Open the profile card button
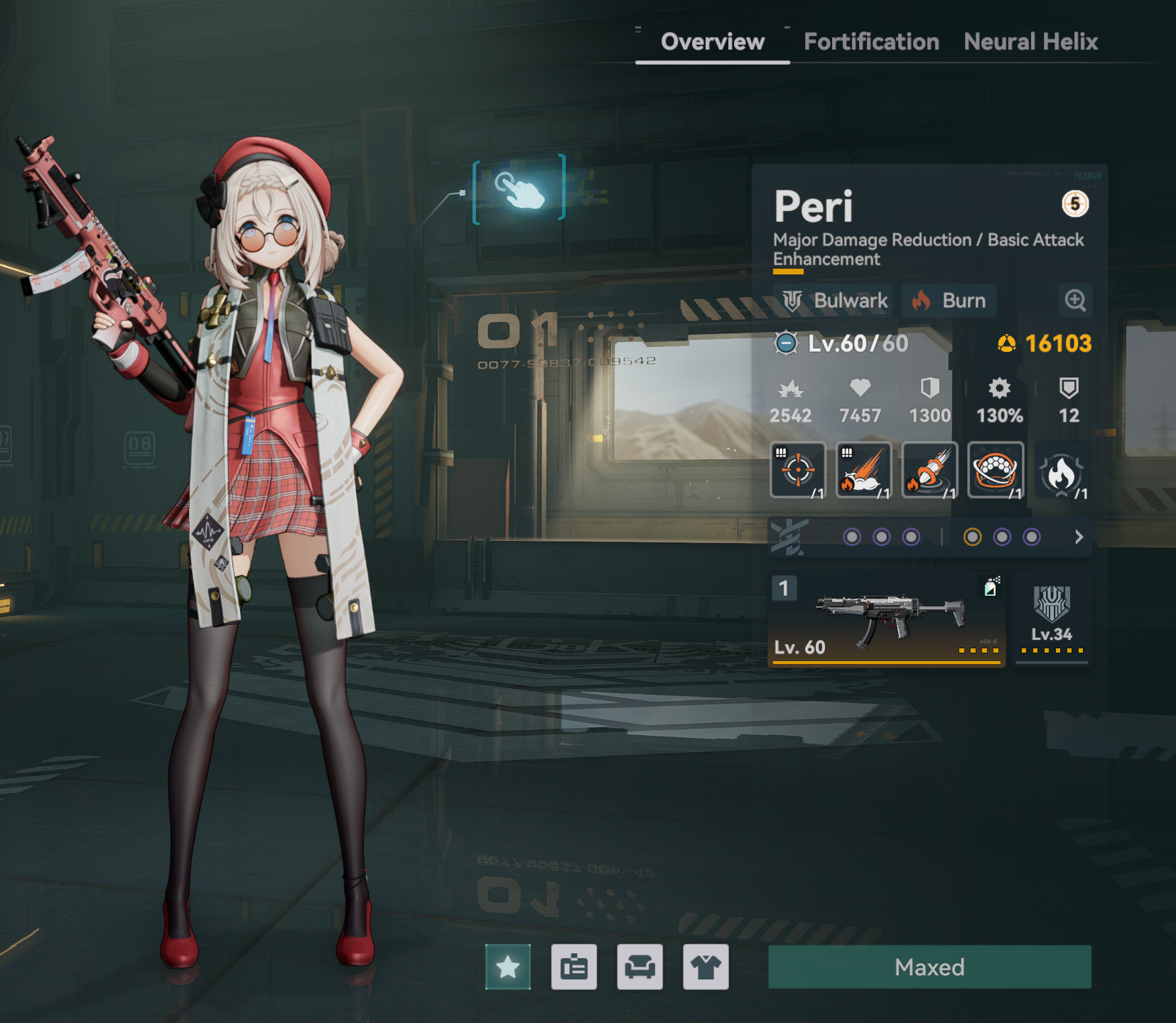This screenshot has height=1023, width=1176. [x=574, y=967]
